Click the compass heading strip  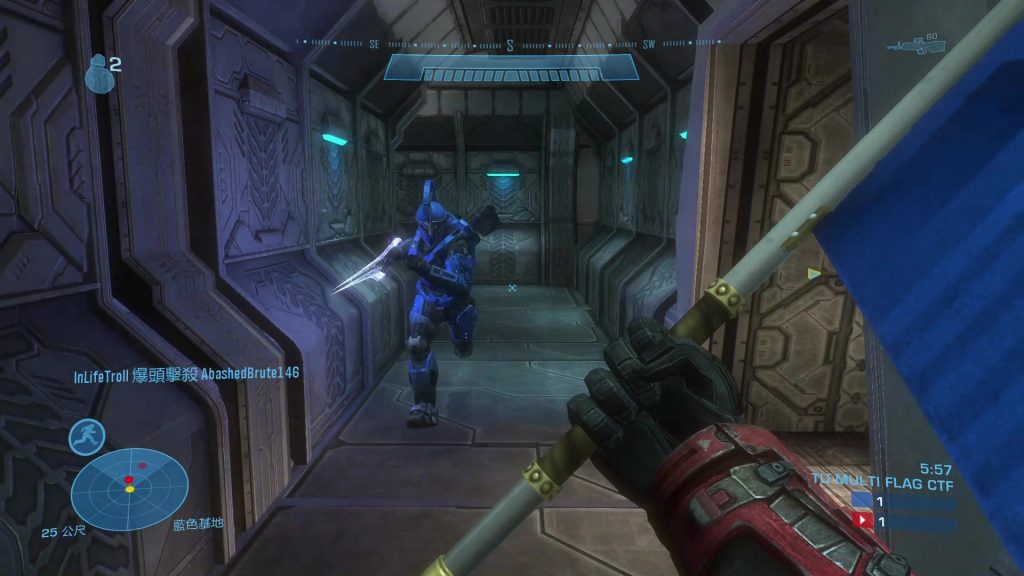[x=510, y=44]
